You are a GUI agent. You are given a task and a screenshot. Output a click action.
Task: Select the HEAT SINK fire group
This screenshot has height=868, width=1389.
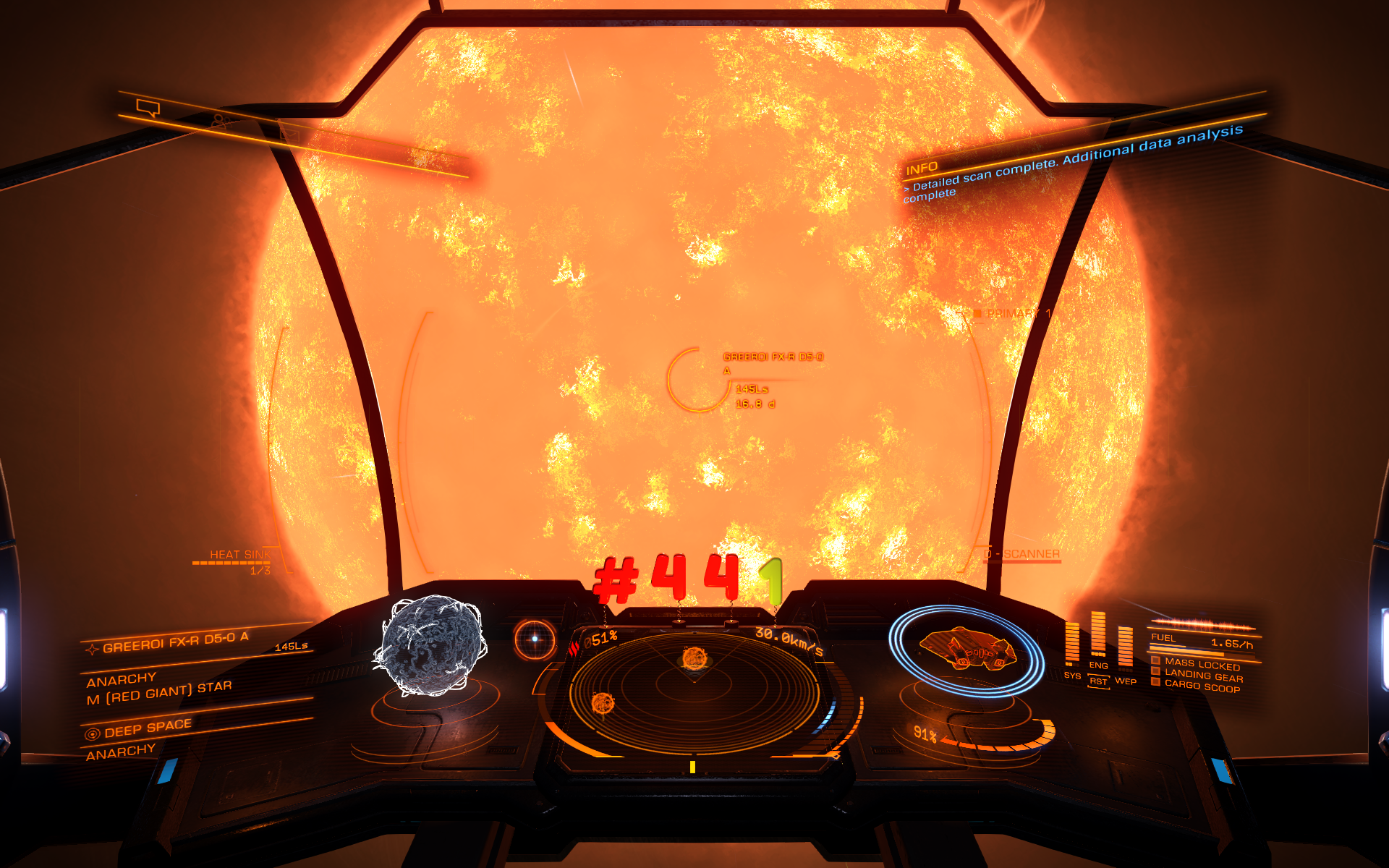click(239, 555)
